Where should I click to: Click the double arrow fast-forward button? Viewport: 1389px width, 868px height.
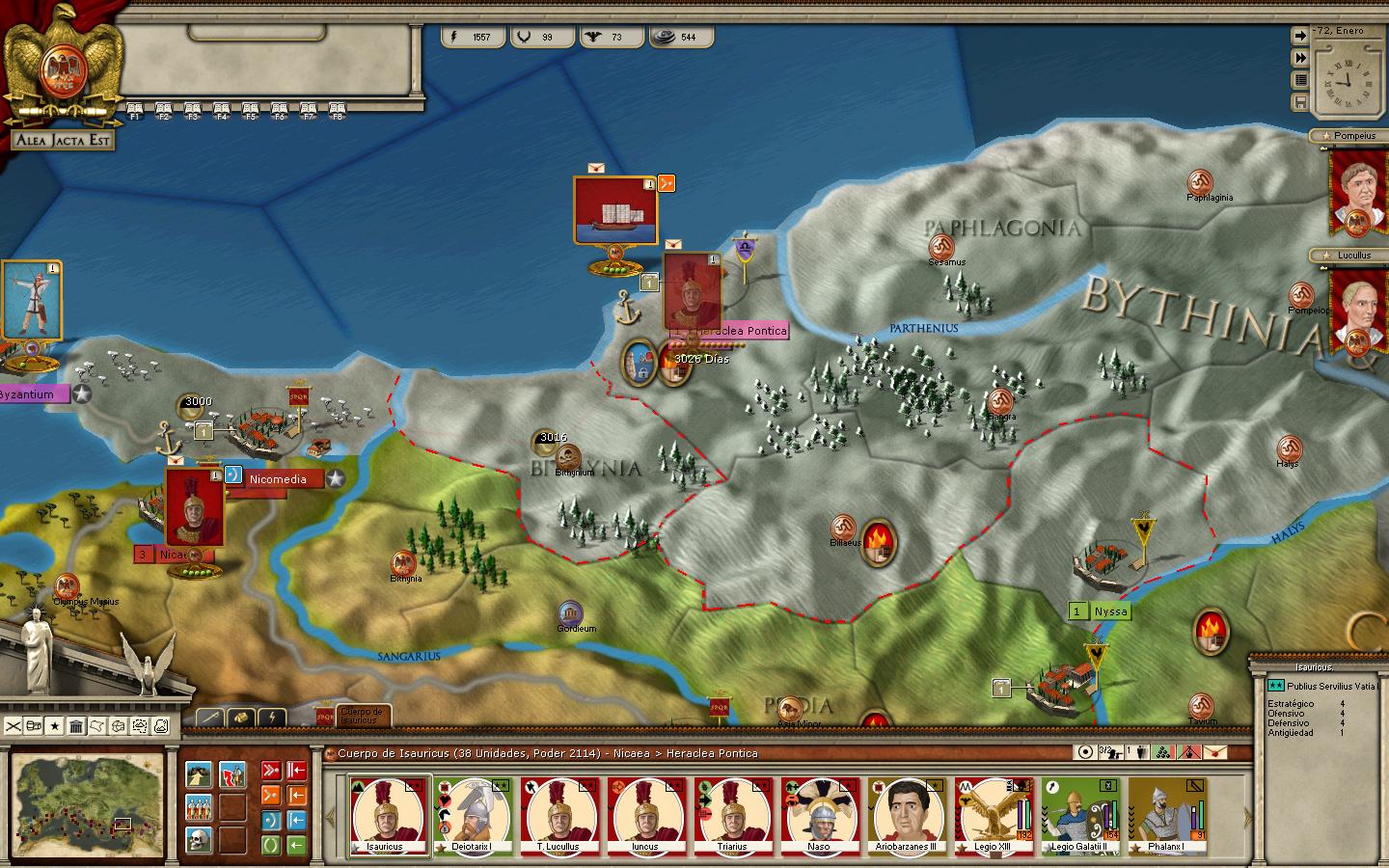pos(1300,58)
